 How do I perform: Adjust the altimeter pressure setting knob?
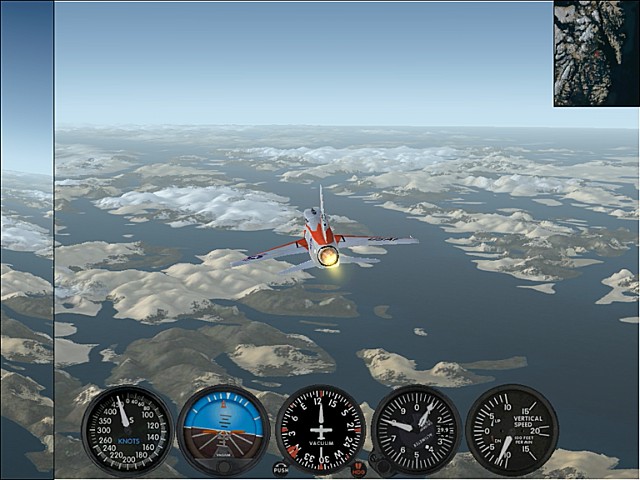(380, 465)
